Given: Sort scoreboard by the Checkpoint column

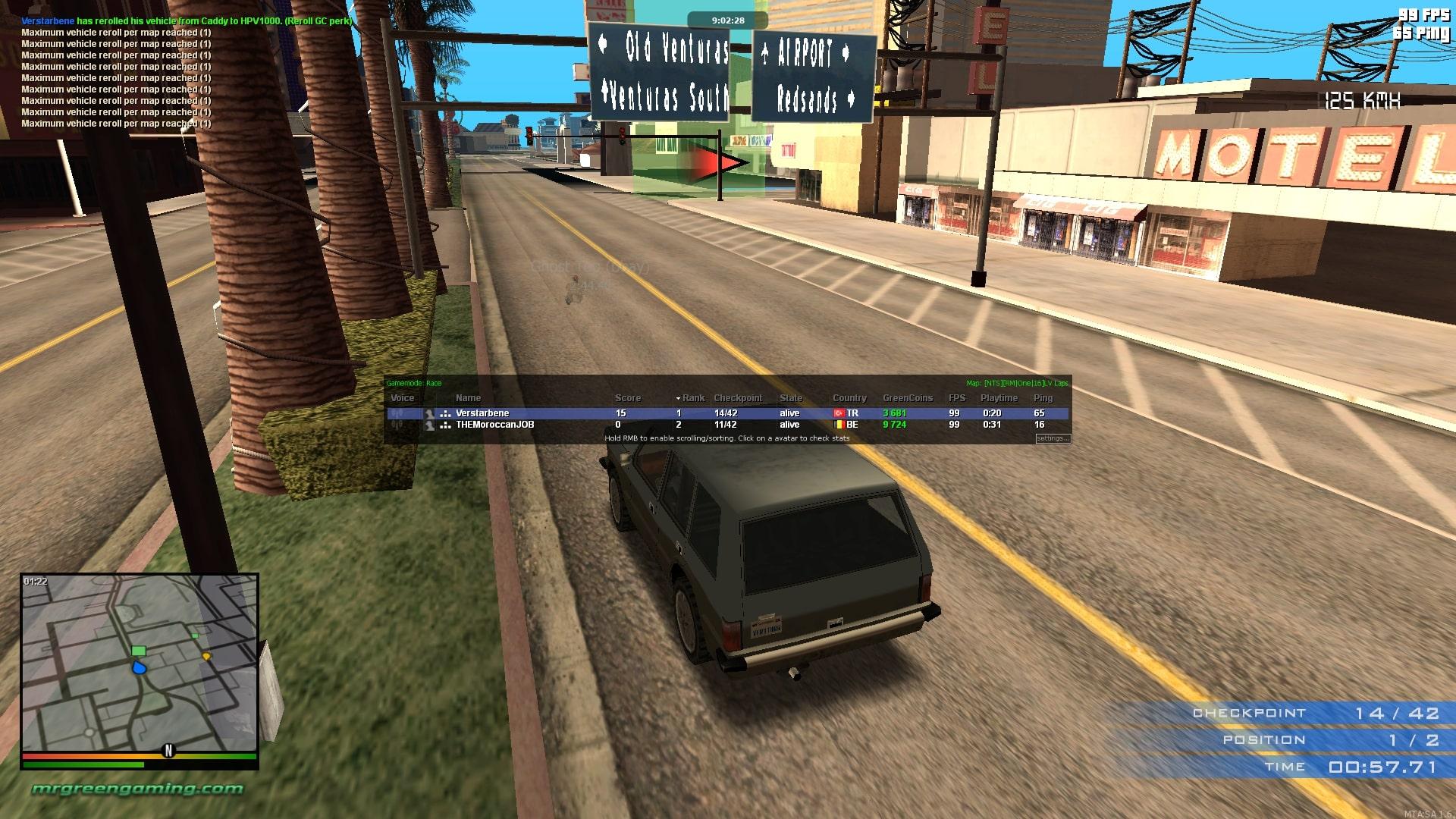Looking at the screenshot, I should click(737, 398).
